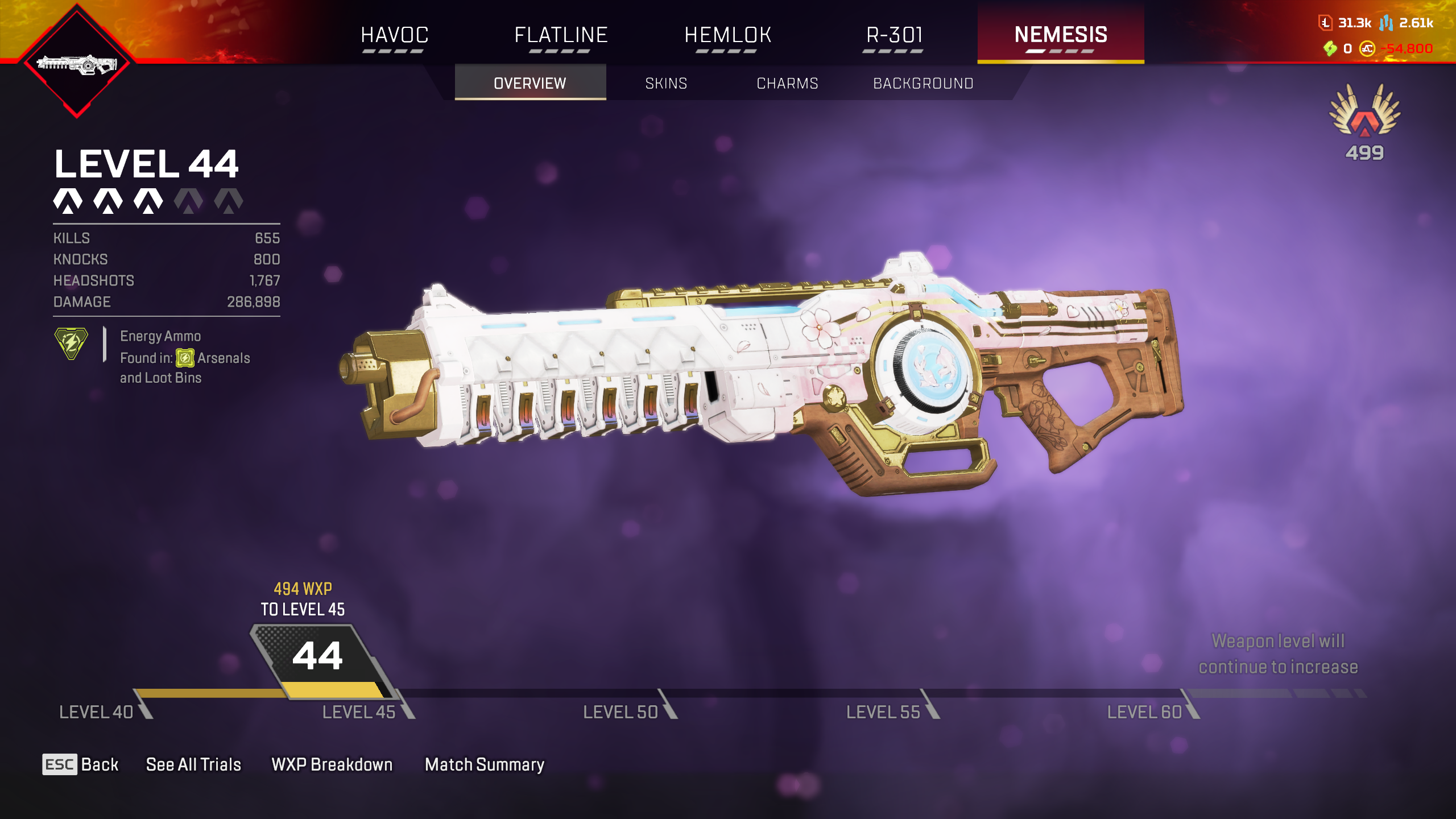Click the Back button
Viewport: 1456px width, 819px height.
(81, 764)
